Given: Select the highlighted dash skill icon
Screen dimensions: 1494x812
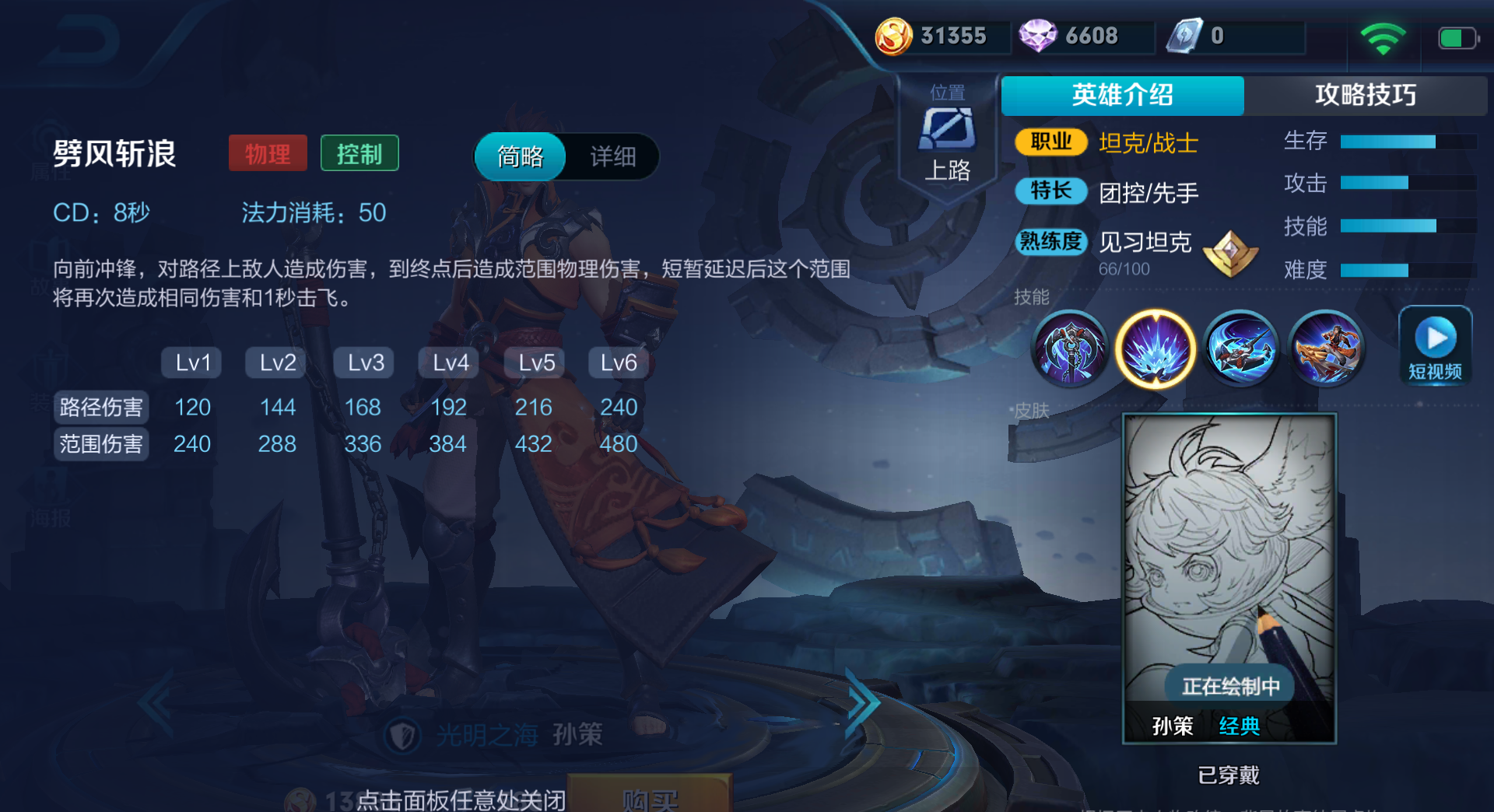Looking at the screenshot, I should pyautogui.click(x=1156, y=348).
